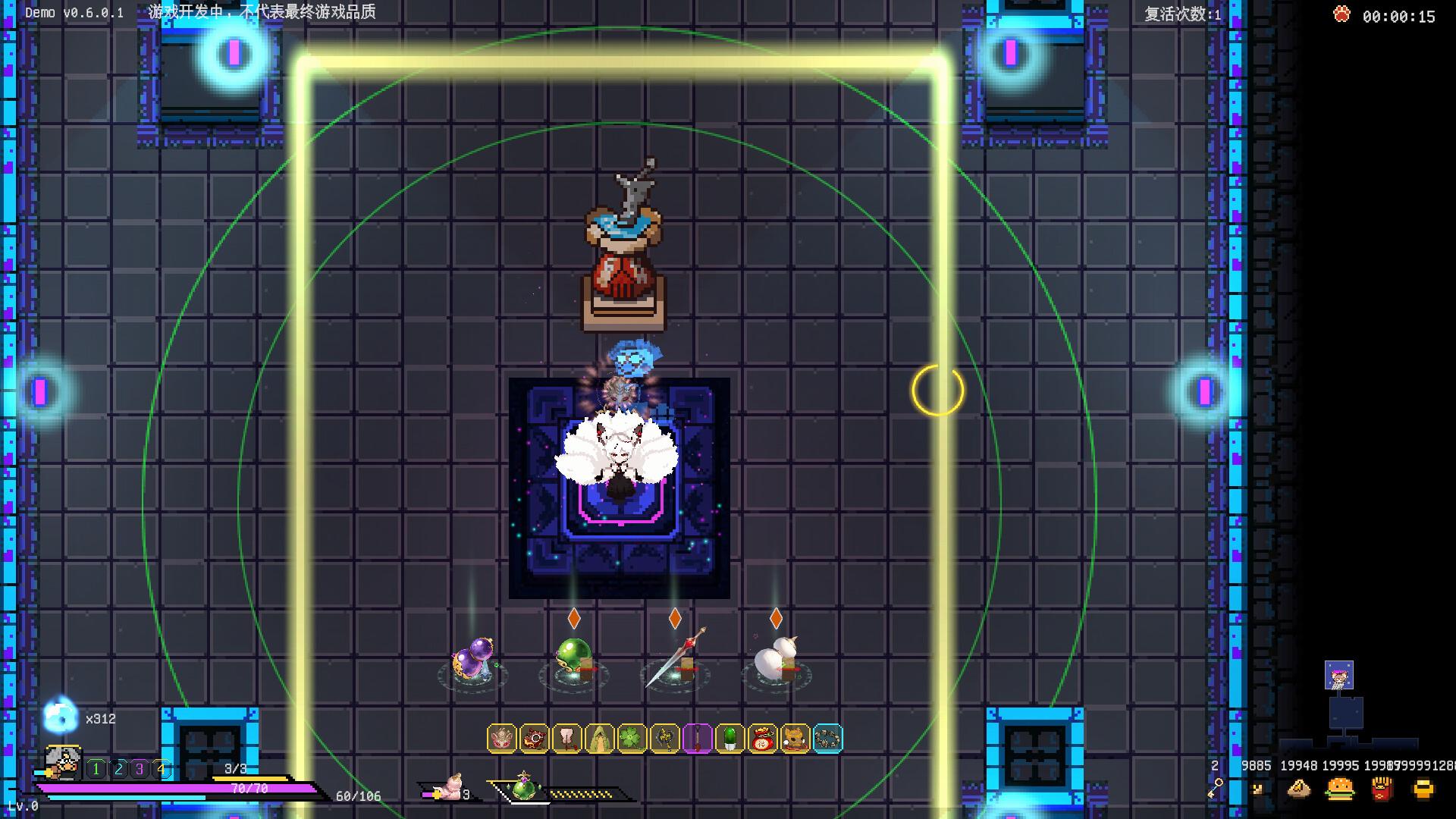Click the blue soul flame counter icon

pyautogui.click(x=60, y=717)
